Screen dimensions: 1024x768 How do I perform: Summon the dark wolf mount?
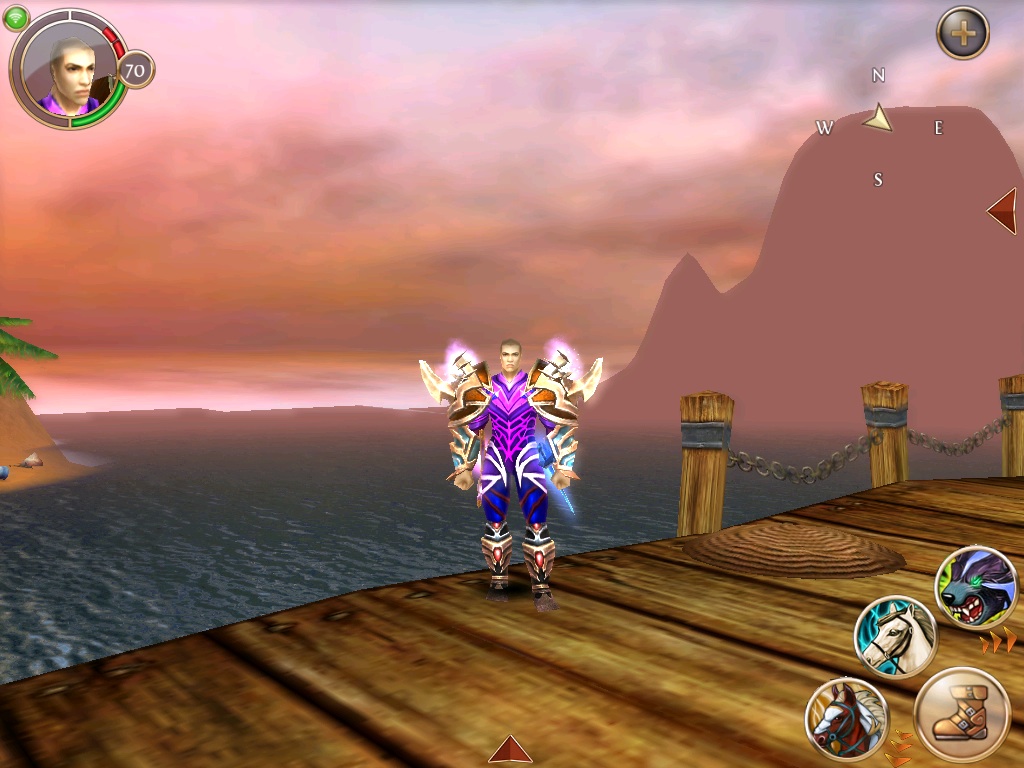pyautogui.click(x=976, y=587)
